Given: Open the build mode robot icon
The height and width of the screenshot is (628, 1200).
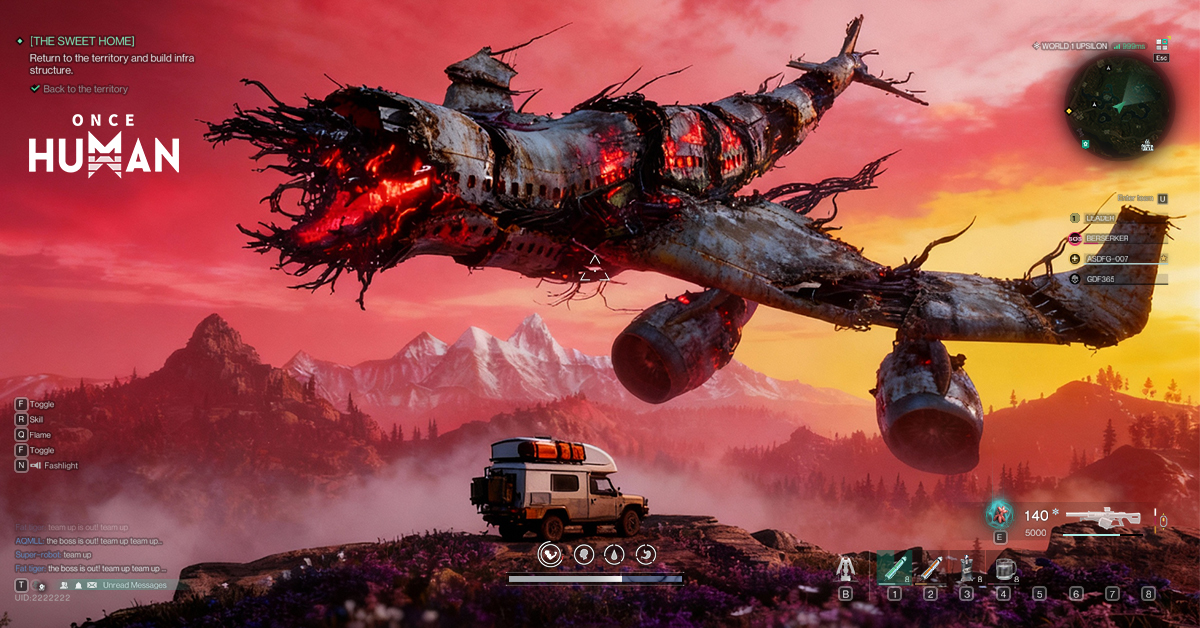Looking at the screenshot, I should (x=846, y=568).
